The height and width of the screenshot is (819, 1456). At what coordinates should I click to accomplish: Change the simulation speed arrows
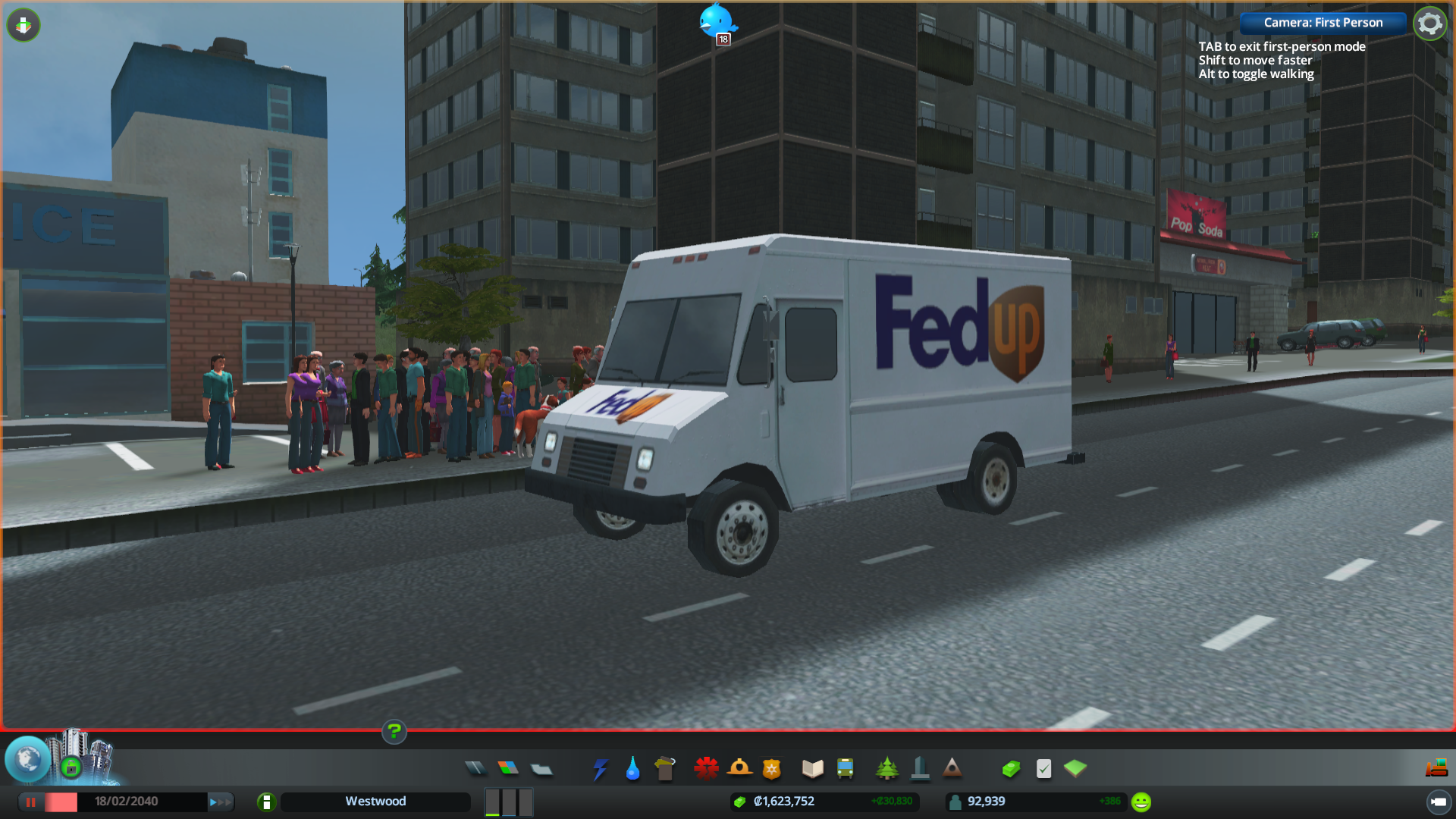[x=220, y=802]
